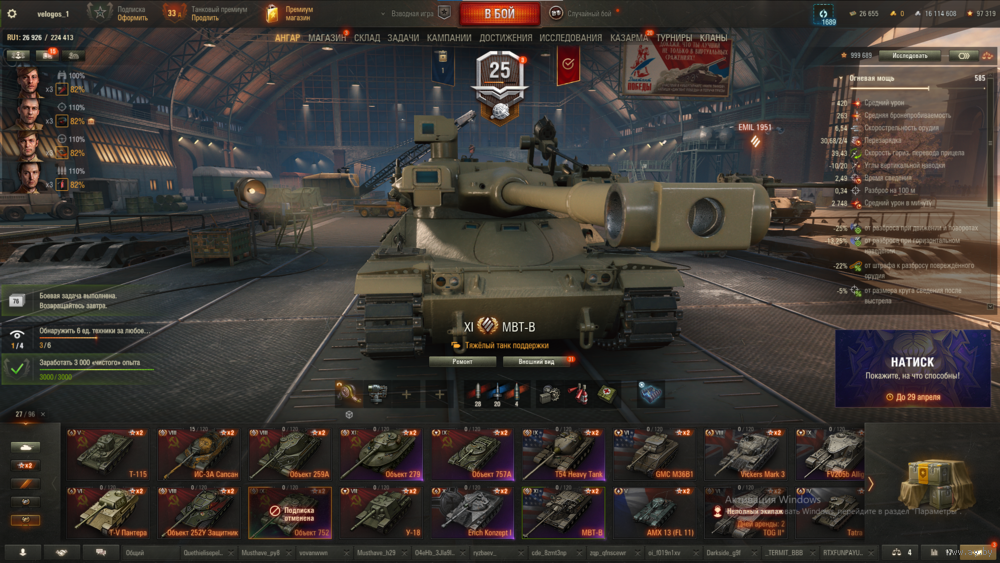Viewport: 1000px width, 563px height.
Task: Click the Исследовать button
Action: (910, 56)
